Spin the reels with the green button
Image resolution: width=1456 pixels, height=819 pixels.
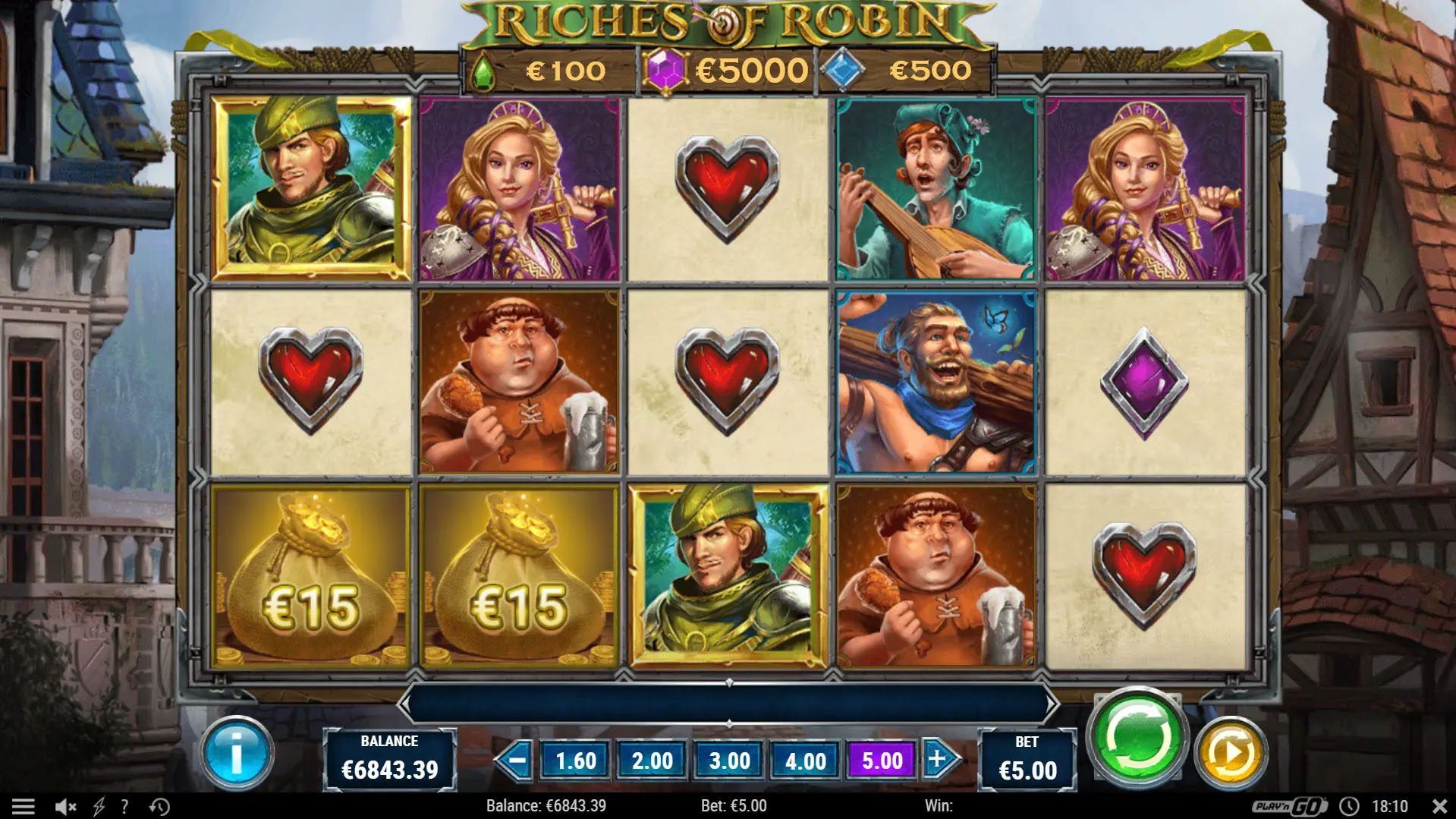pyautogui.click(x=1137, y=736)
